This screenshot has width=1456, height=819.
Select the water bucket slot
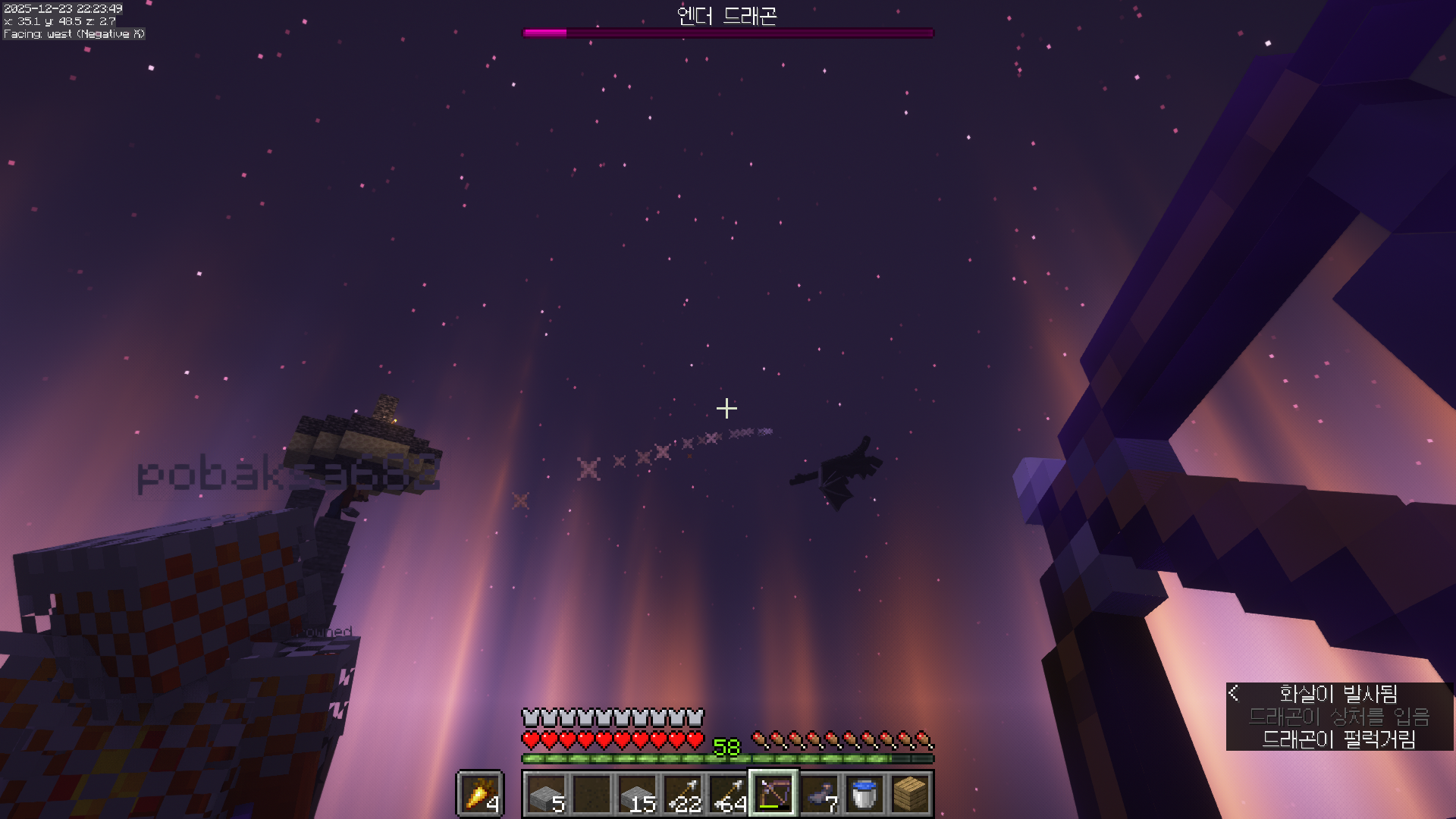click(x=864, y=794)
